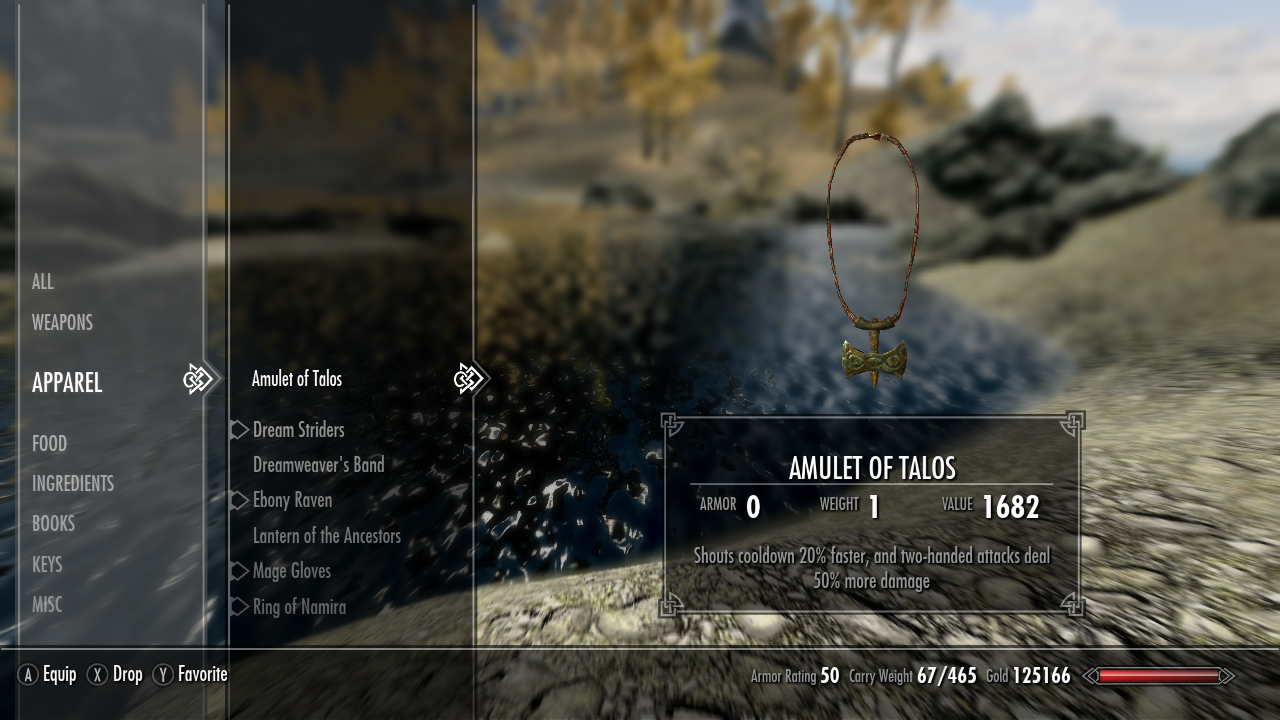Select Mage Gloves in apparel list

(x=291, y=571)
